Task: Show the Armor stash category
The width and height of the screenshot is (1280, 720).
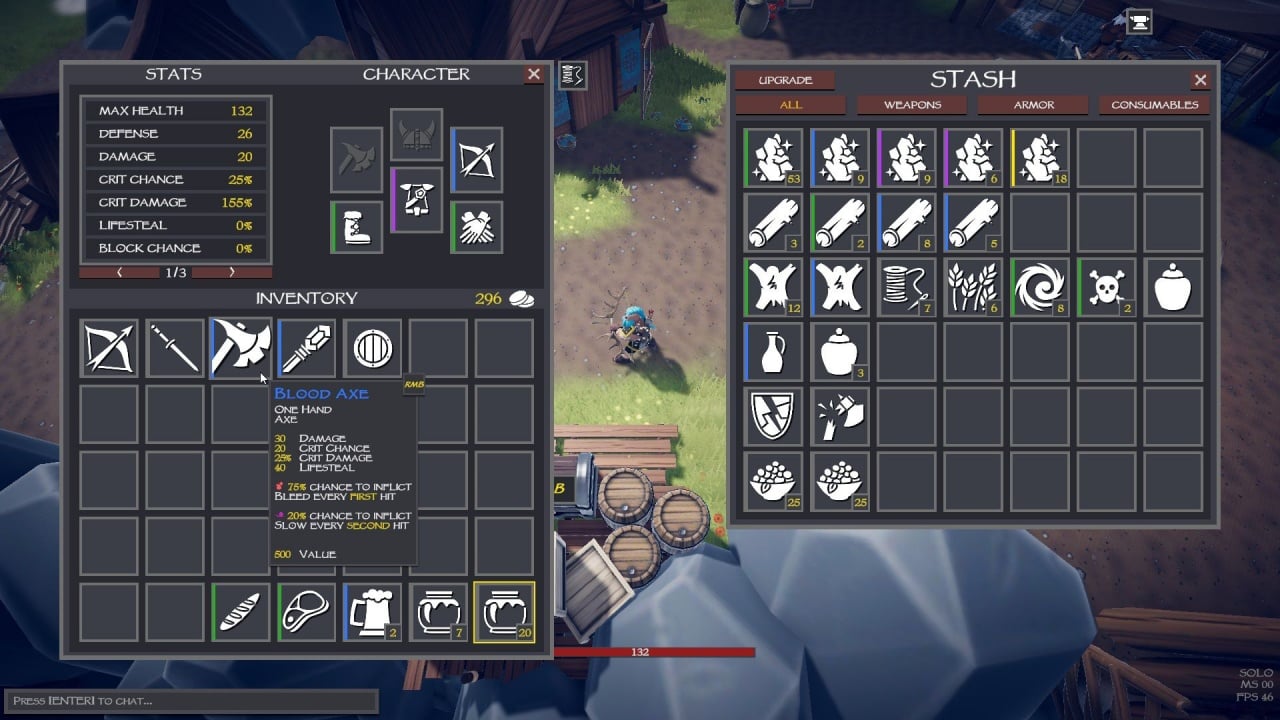Action: point(1033,105)
